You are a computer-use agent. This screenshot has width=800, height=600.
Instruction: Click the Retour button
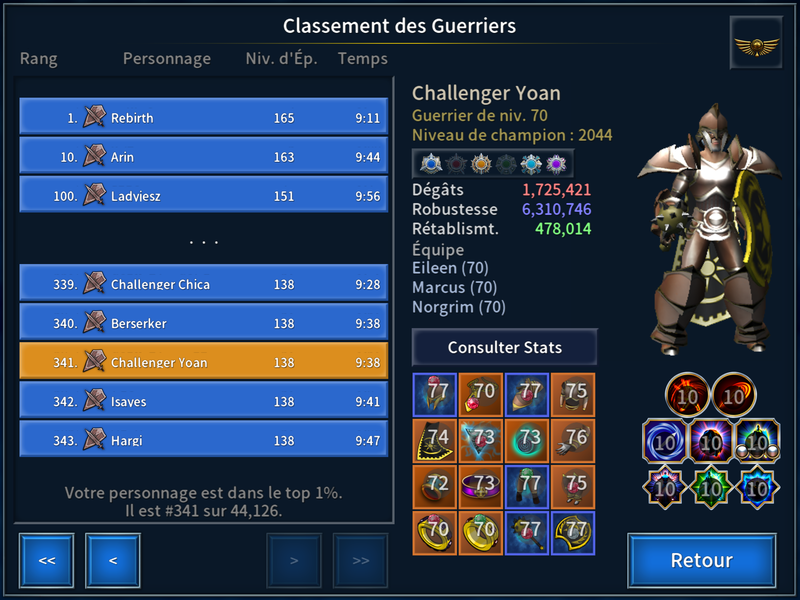click(701, 560)
